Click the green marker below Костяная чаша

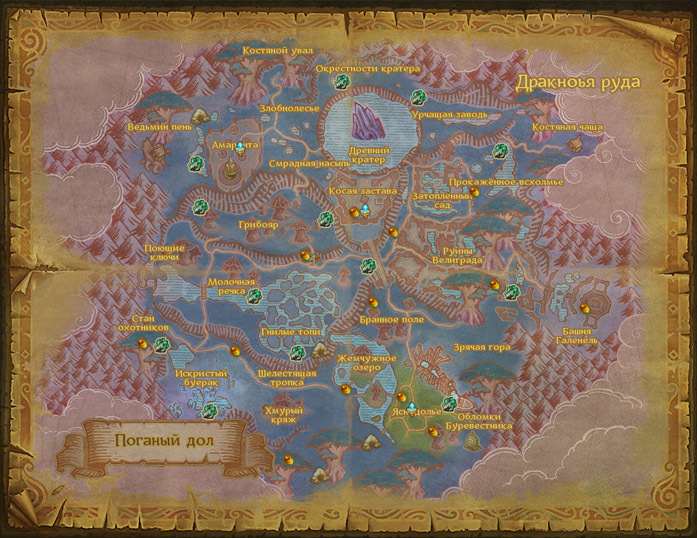[x=499, y=150]
